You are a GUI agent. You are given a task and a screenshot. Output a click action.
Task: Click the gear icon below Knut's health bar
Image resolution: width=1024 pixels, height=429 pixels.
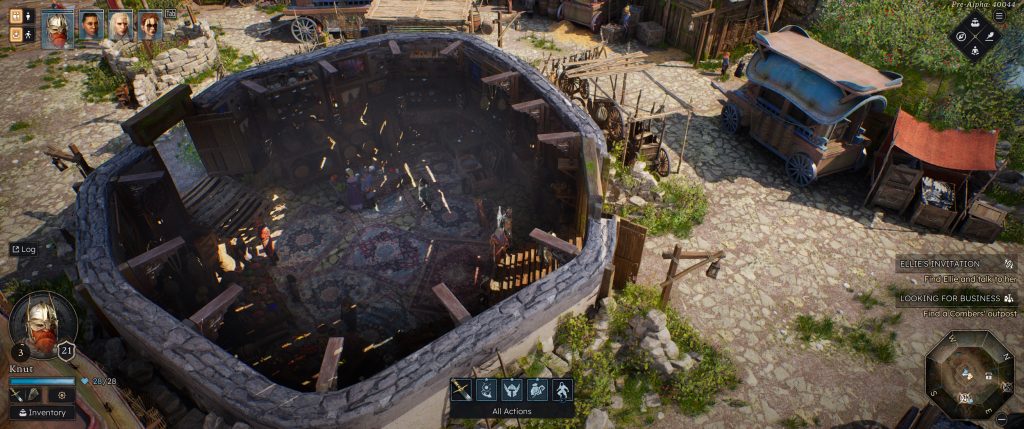(62, 395)
